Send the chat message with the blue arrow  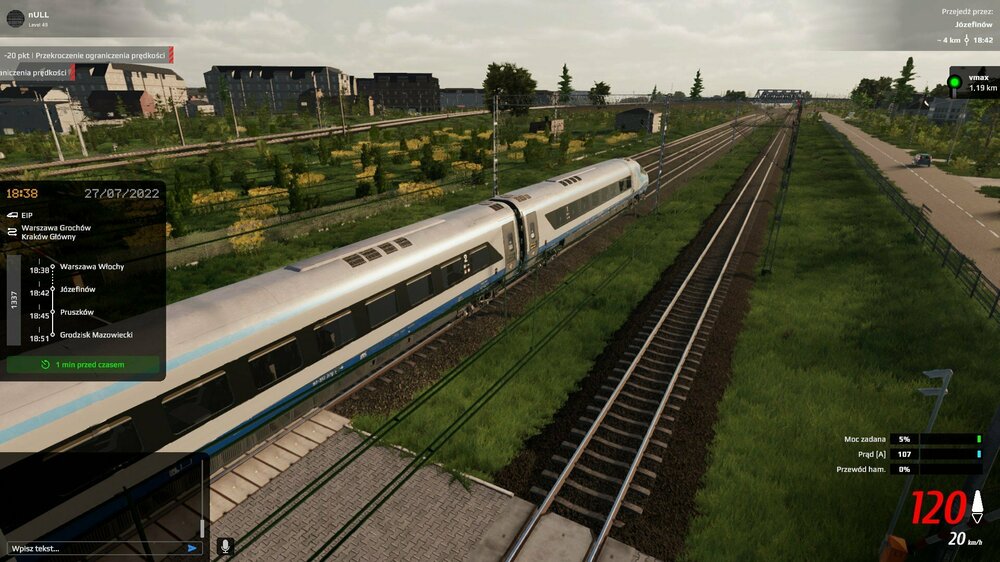(192, 548)
